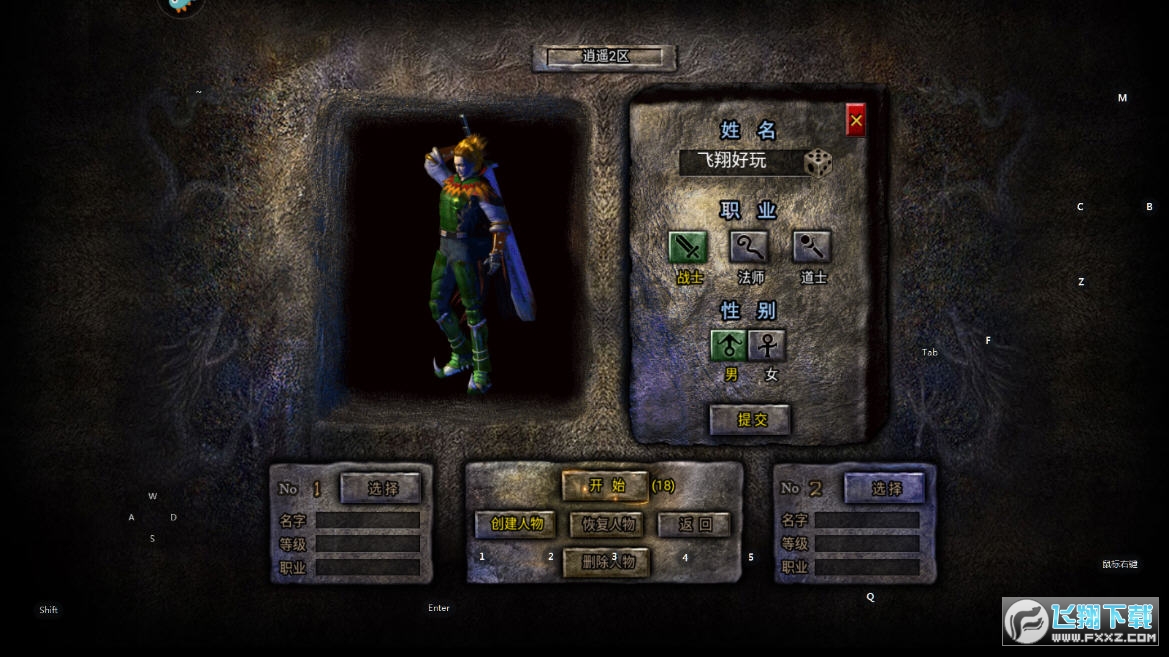
Task: Click the character name input field
Action: click(739, 162)
